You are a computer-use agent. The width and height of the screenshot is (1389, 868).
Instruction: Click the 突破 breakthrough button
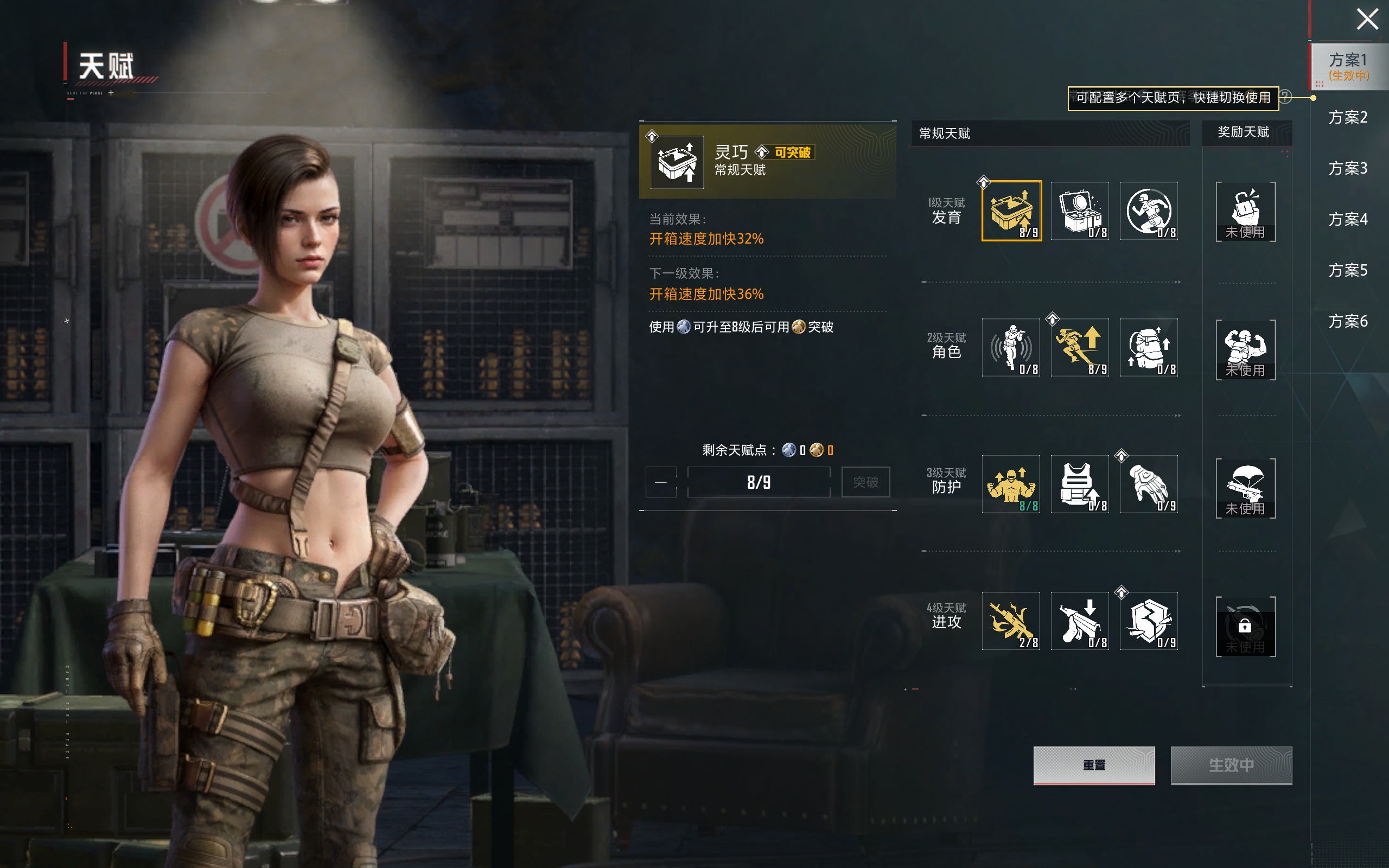click(x=865, y=482)
